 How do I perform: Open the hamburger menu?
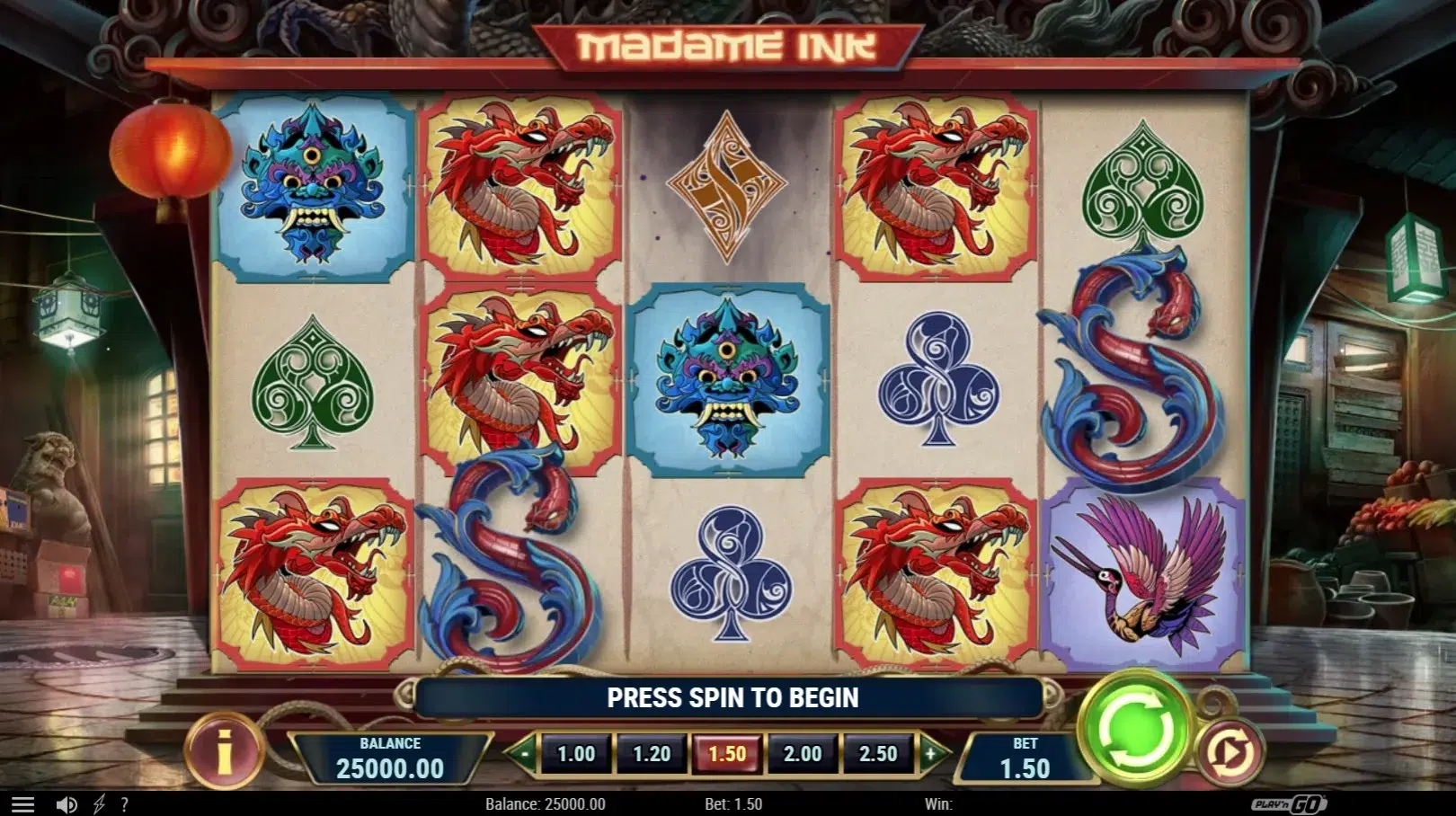pyautogui.click(x=22, y=804)
